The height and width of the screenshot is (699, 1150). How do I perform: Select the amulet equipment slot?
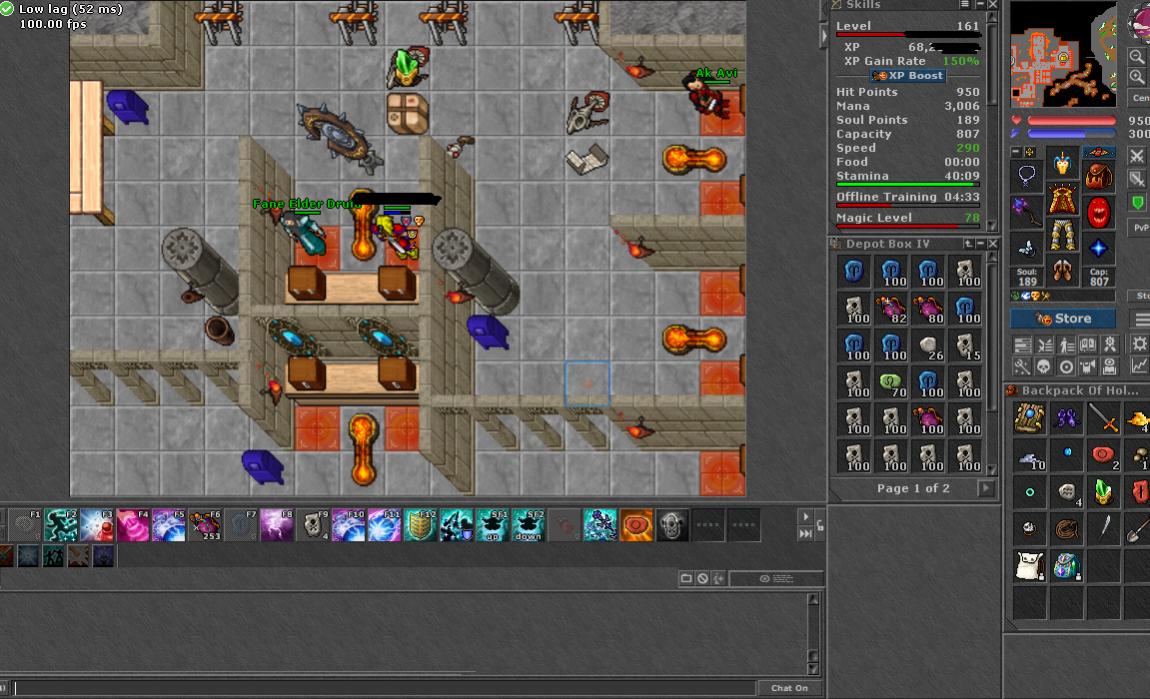(1027, 177)
